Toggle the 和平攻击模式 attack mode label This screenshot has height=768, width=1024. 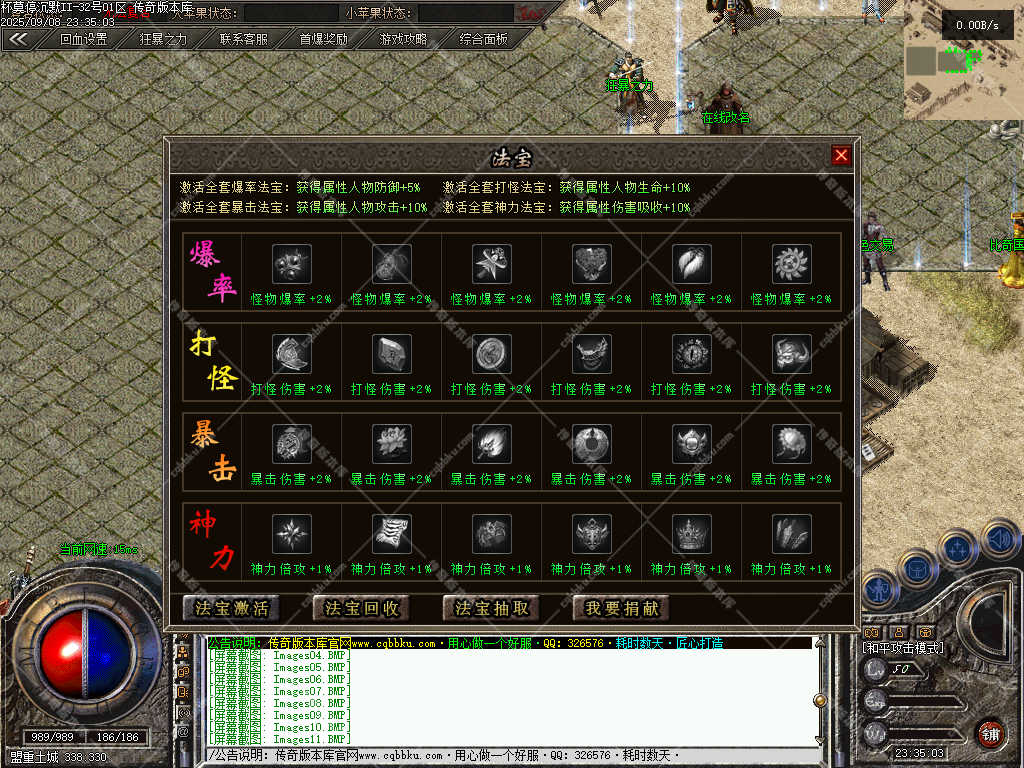point(903,648)
